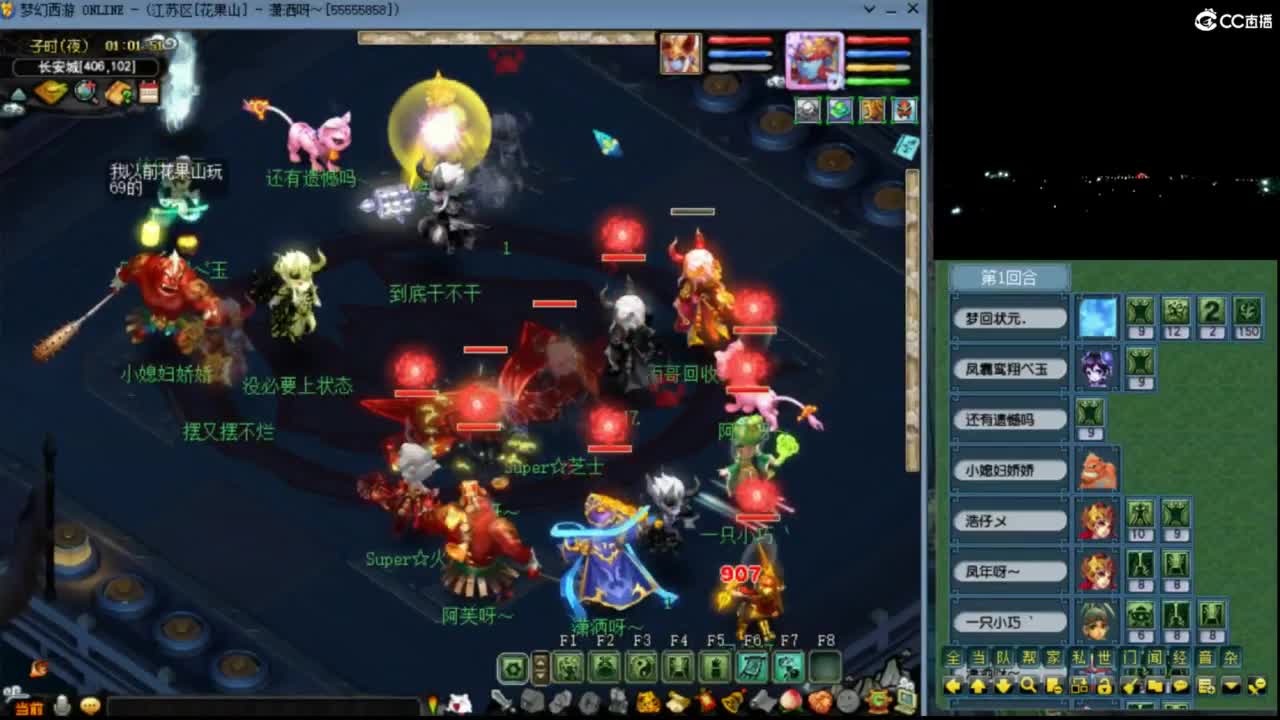Viewport: 1280px width, 720px height.
Task: Click the search magnifier in chat toolbar
Action: tap(1029, 687)
